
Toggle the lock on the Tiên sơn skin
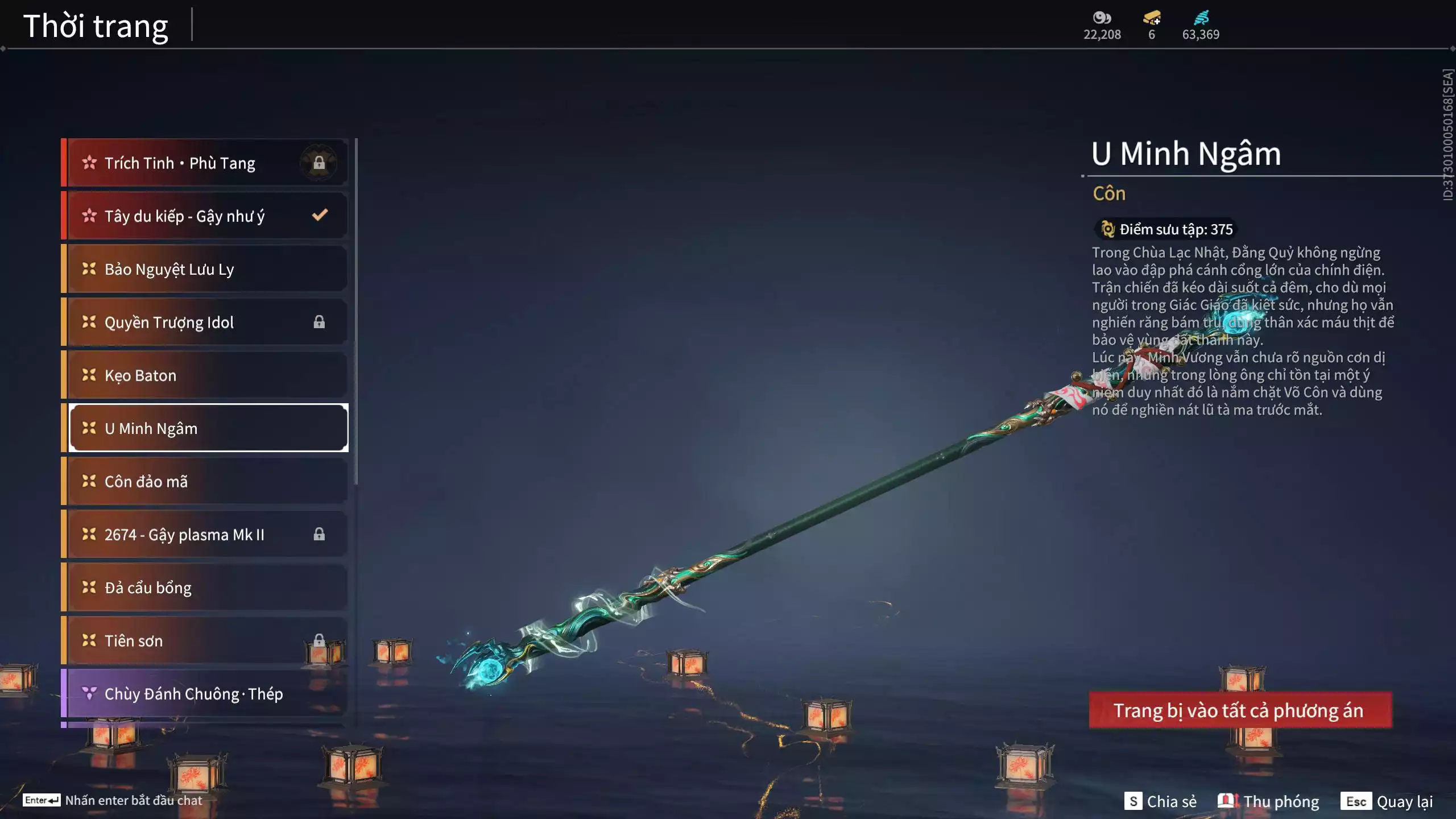pos(319,640)
